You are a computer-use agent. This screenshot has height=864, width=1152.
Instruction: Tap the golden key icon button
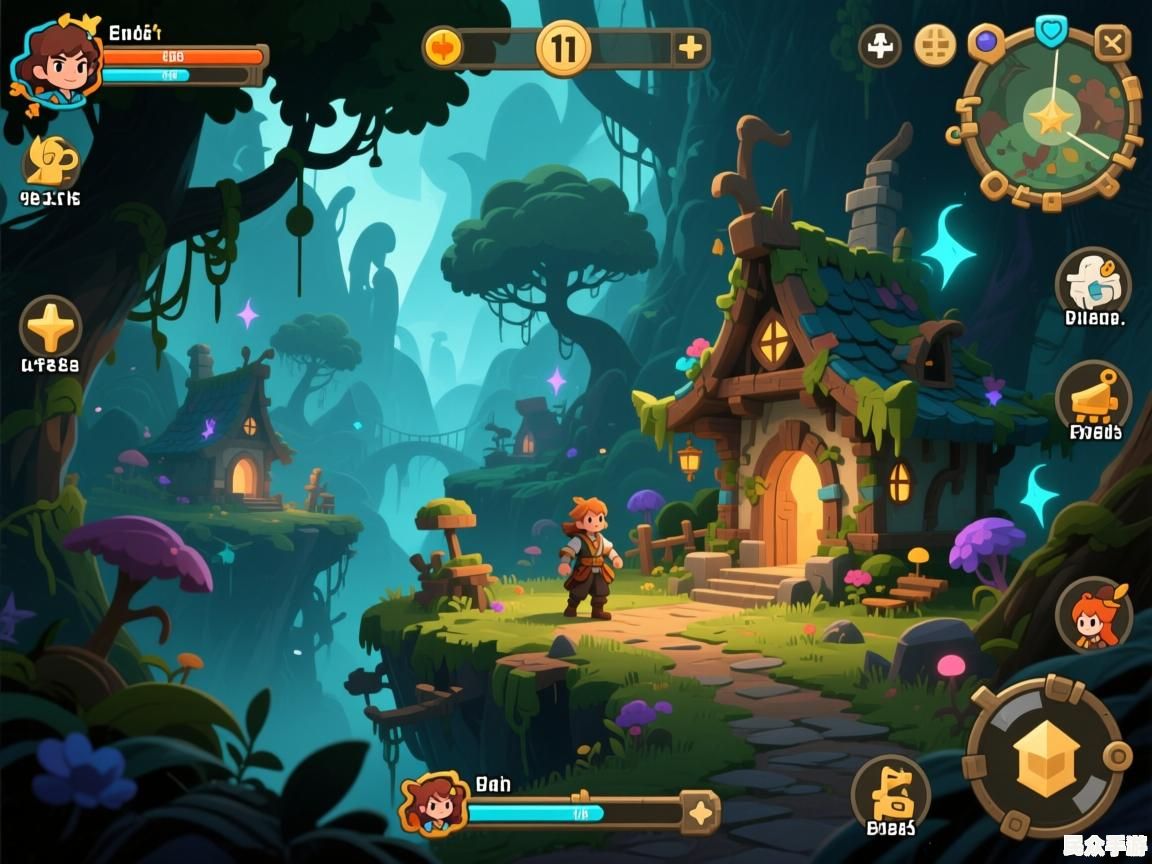[x=1093, y=398]
